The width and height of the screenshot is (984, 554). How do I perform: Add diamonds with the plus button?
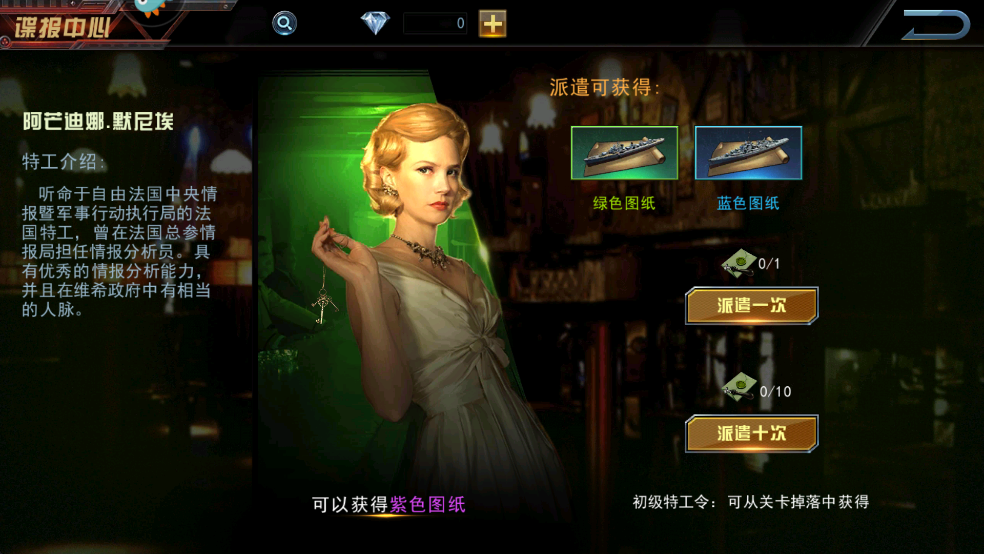click(x=492, y=23)
